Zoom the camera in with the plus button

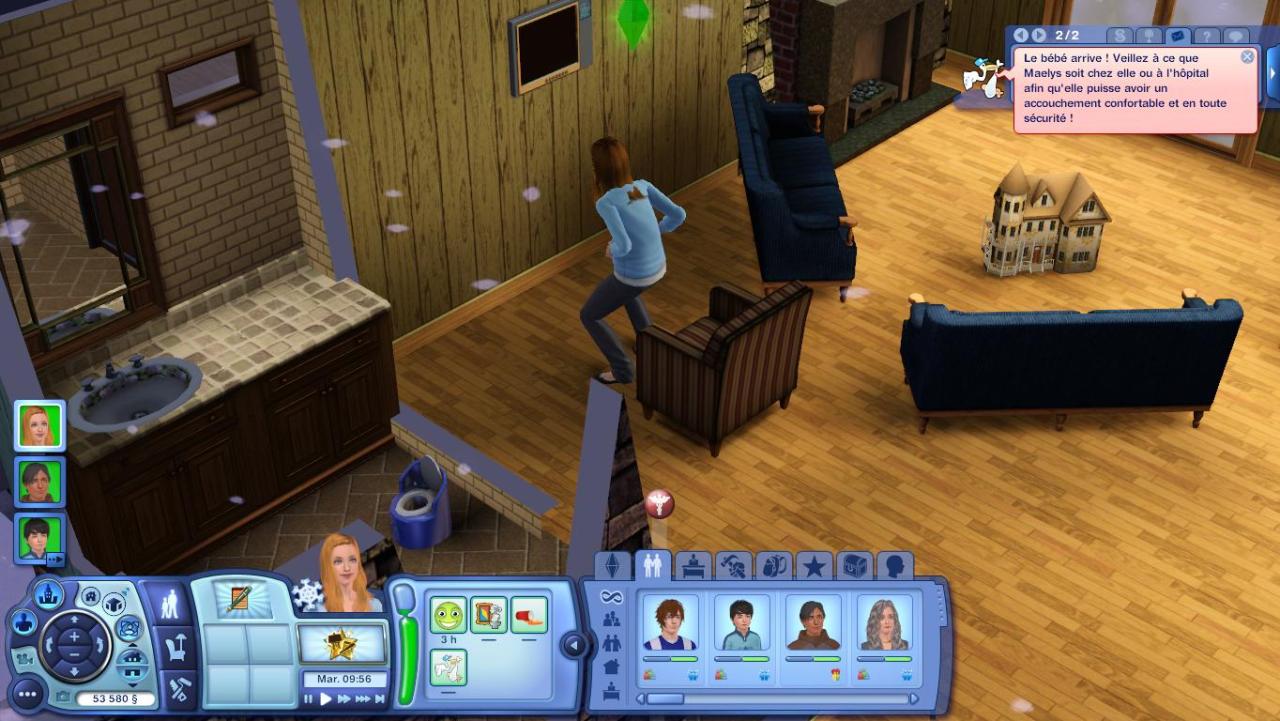click(74, 636)
